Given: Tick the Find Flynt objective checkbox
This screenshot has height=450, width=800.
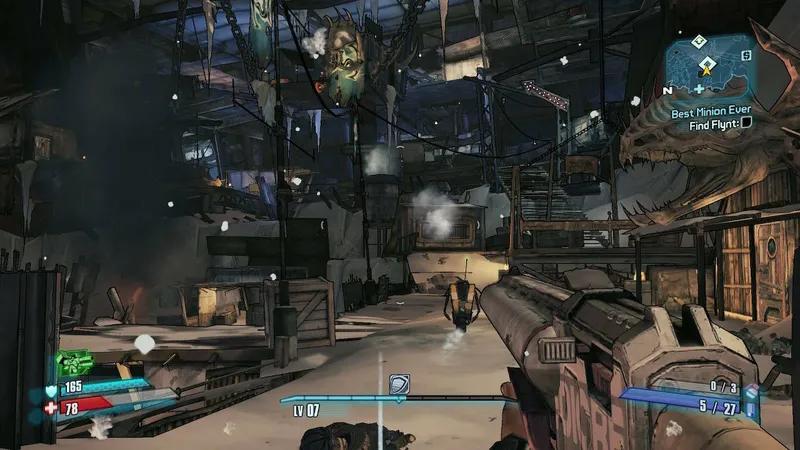Looking at the screenshot, I should 746,123.
